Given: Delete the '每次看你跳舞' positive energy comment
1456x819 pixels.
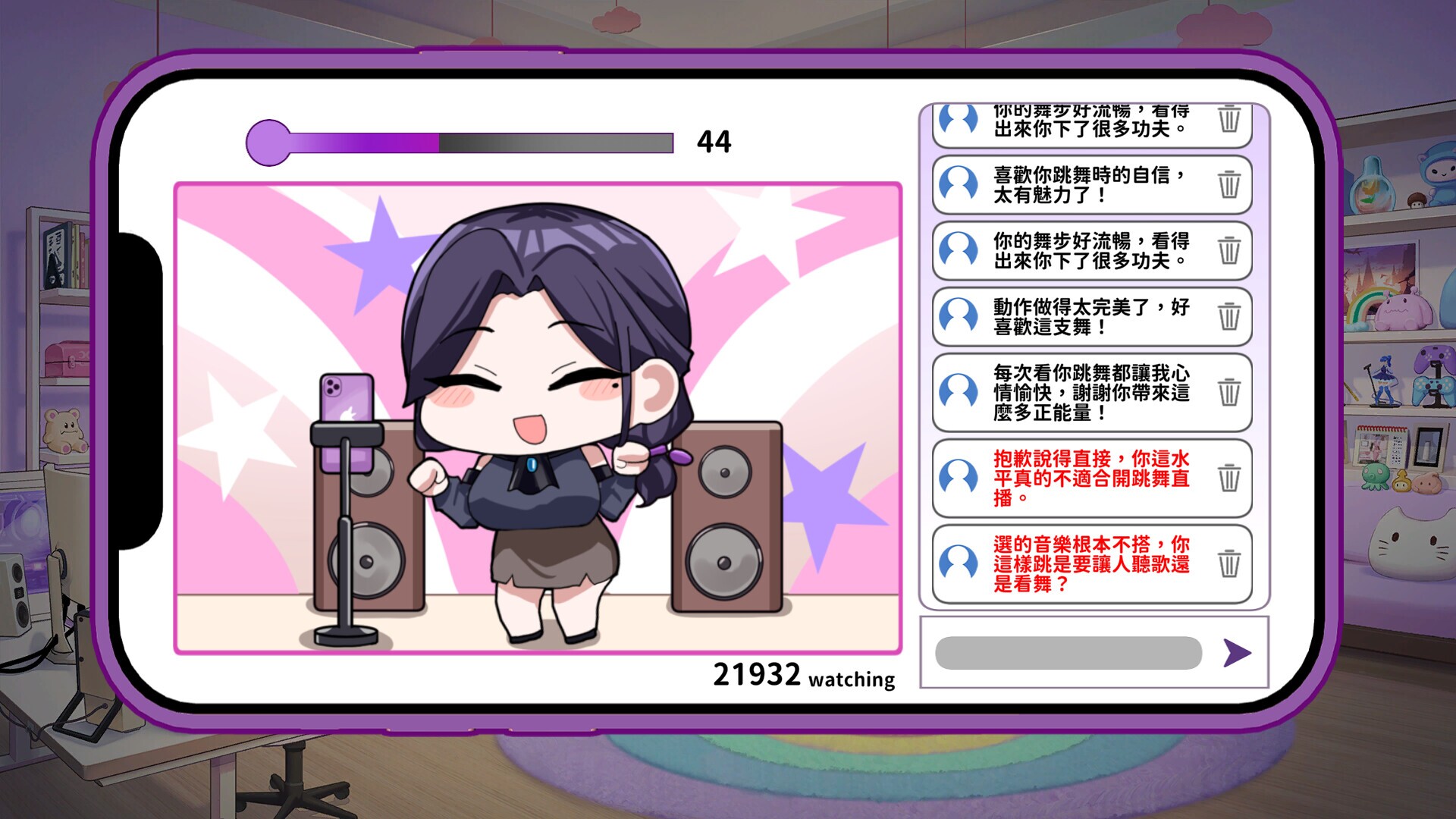Looking at the screenshot, I should 1230,393.
